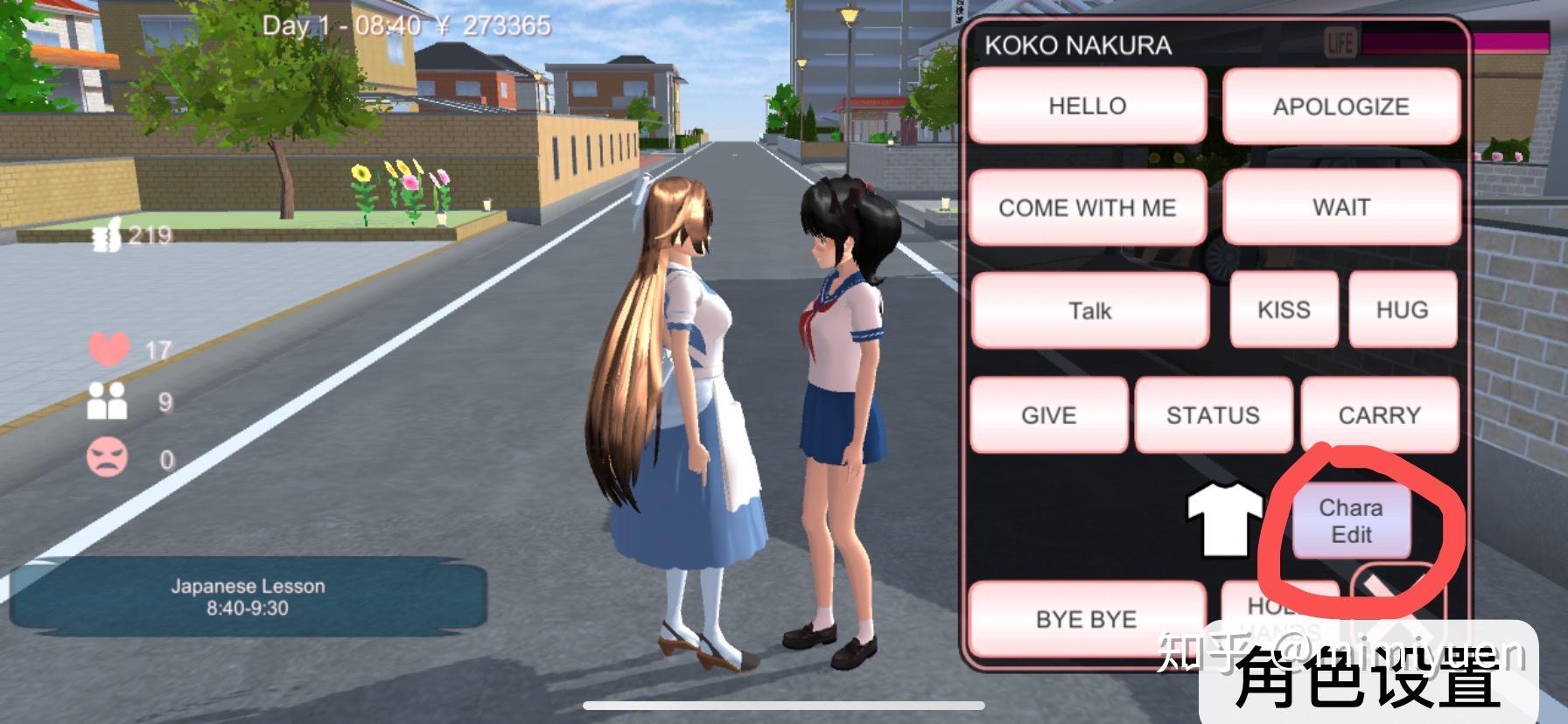1568x724 pixels.
Task: Select the HUG action
Action: [x=1402, y=310]
